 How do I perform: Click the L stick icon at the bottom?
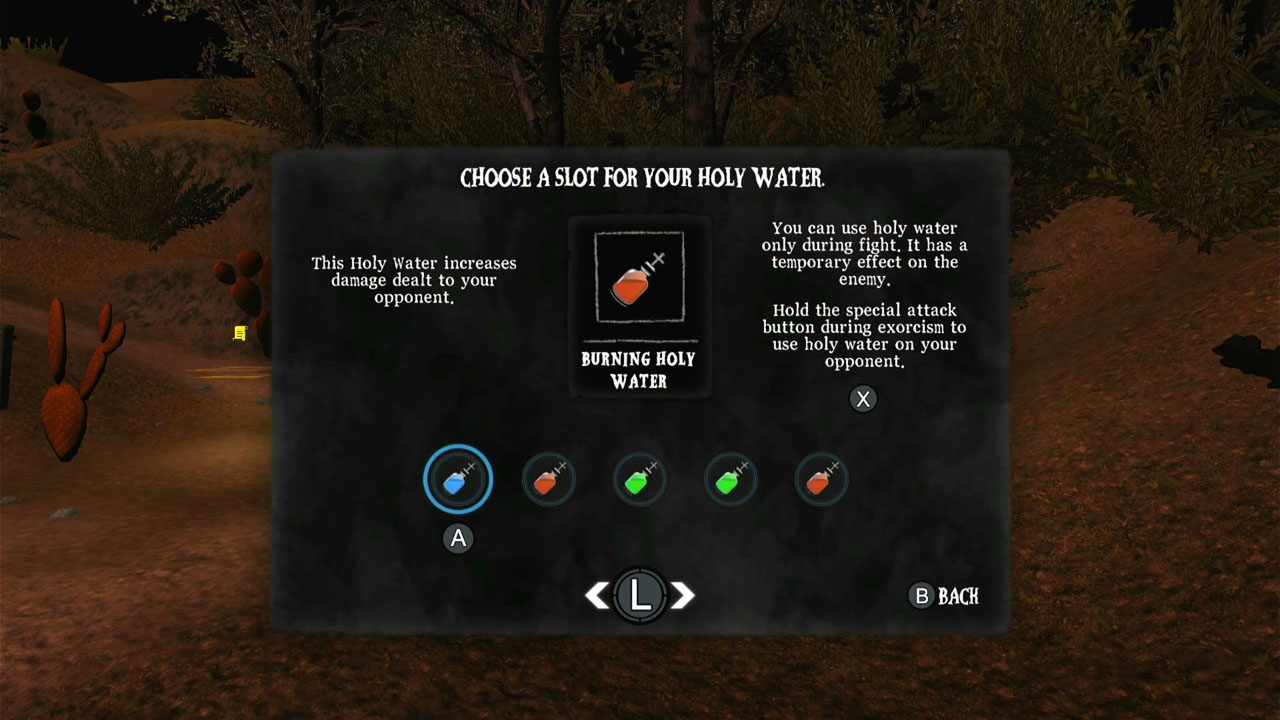coord(641,594)
